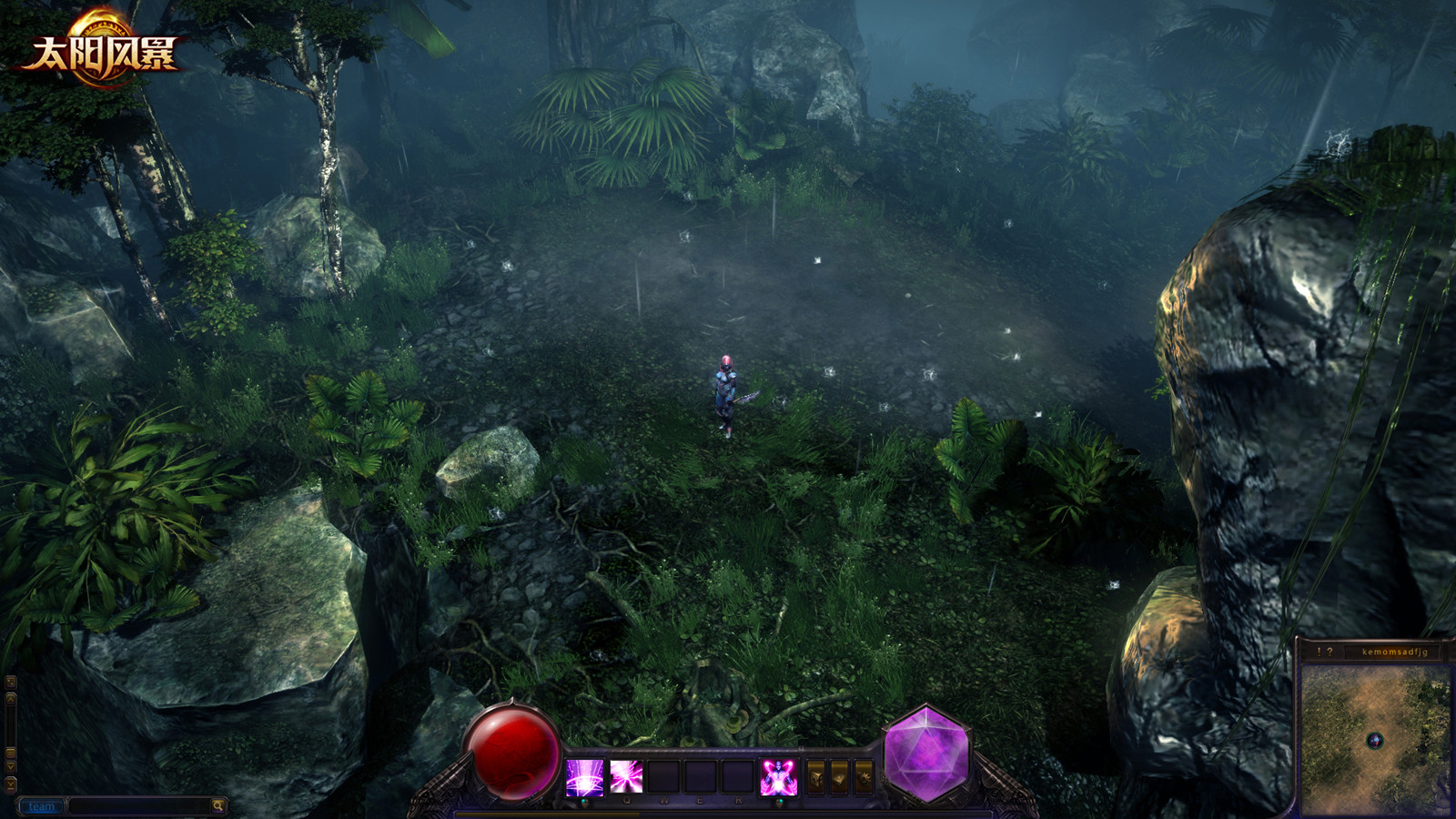Select the exclamation mark quest icon
1456x819 pixels.
coord(1319,652)
